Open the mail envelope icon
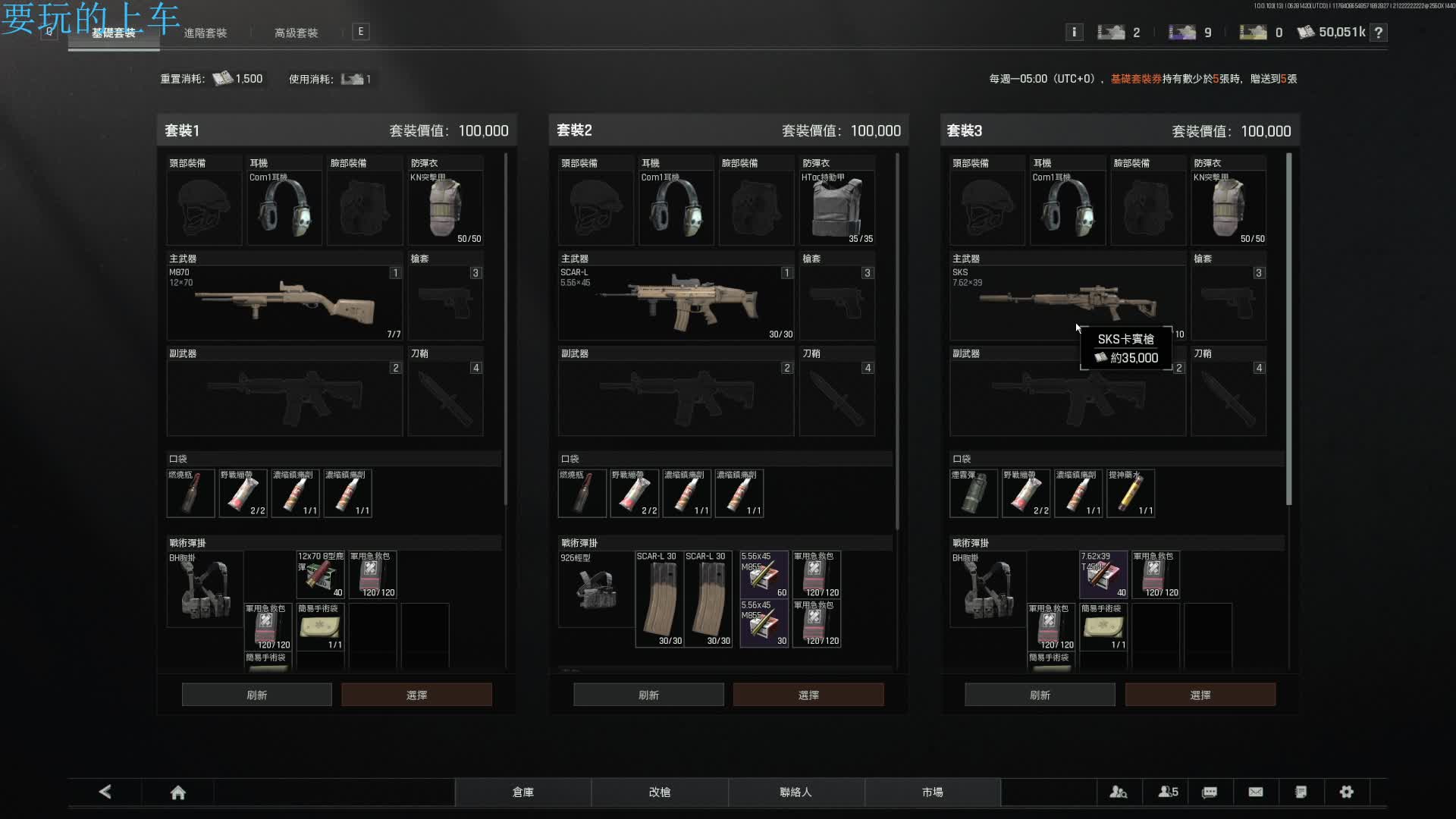This screenshot has width=1456, height=819. click(x=1256, y=792)
